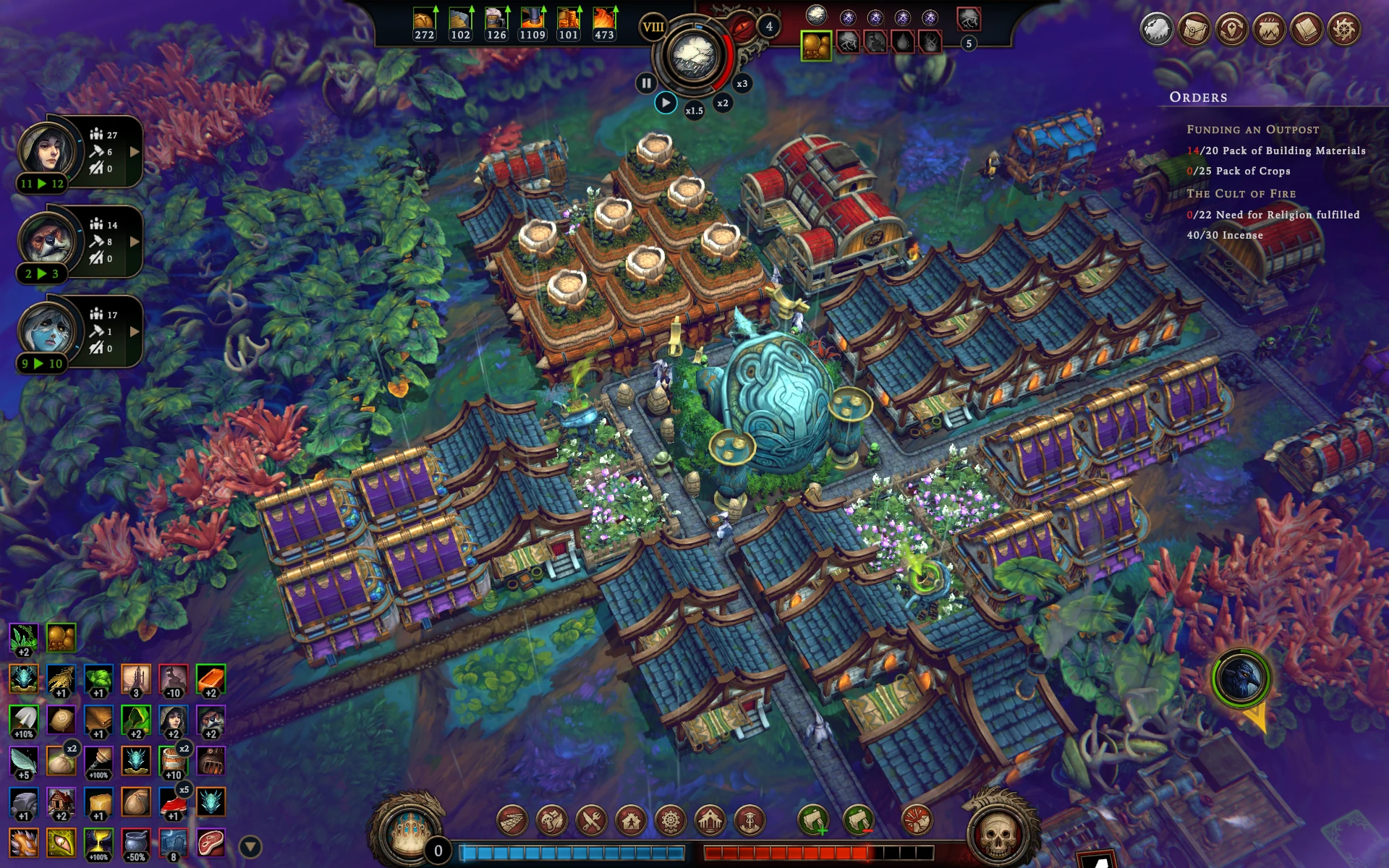Open the housing building category

tap(631, 820)
